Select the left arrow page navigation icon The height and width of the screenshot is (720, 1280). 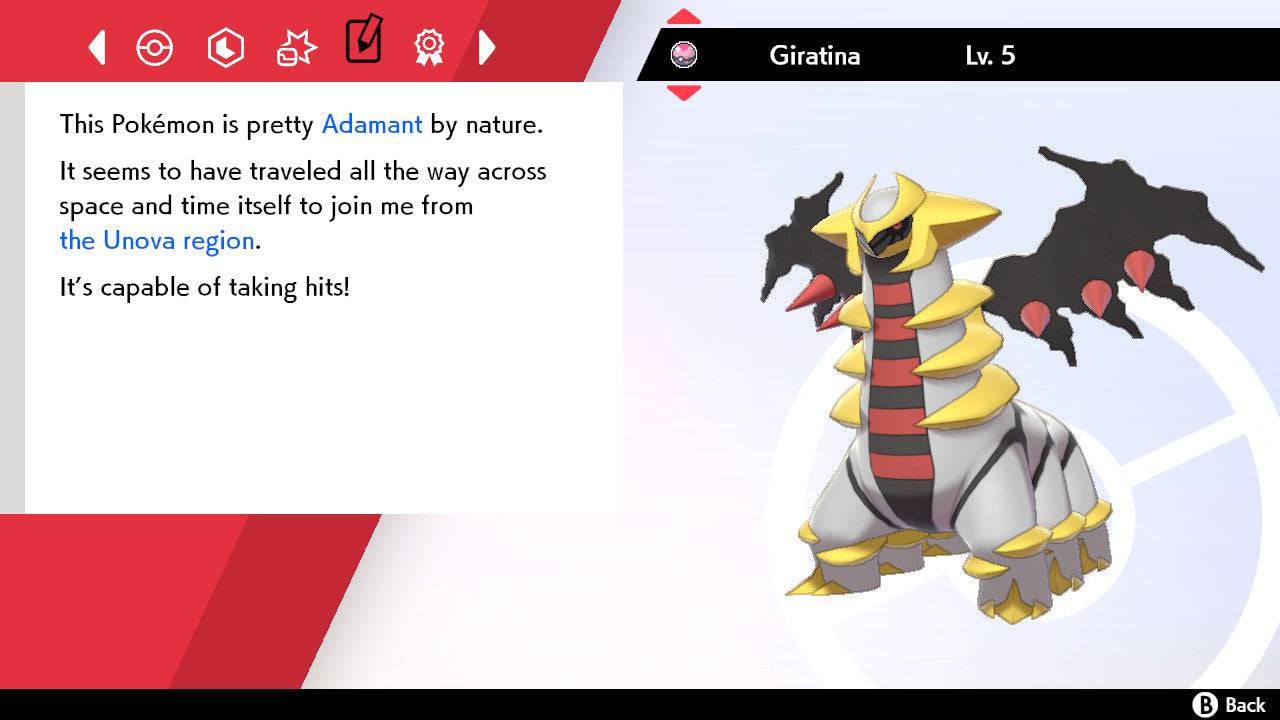(x=96, y=46)
